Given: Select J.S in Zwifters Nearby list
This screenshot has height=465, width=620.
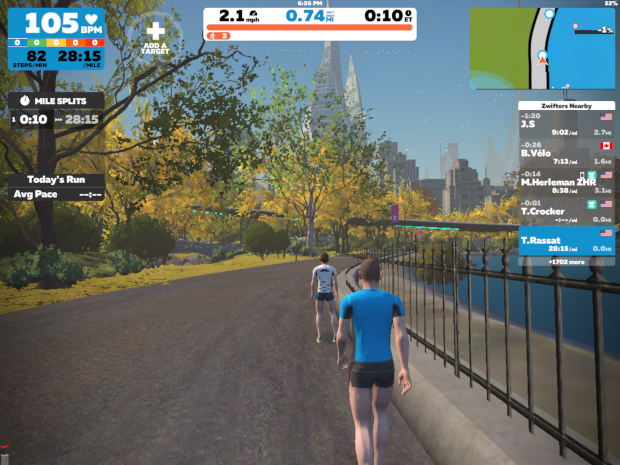Looking at the screenshot, I should [566, 125].
